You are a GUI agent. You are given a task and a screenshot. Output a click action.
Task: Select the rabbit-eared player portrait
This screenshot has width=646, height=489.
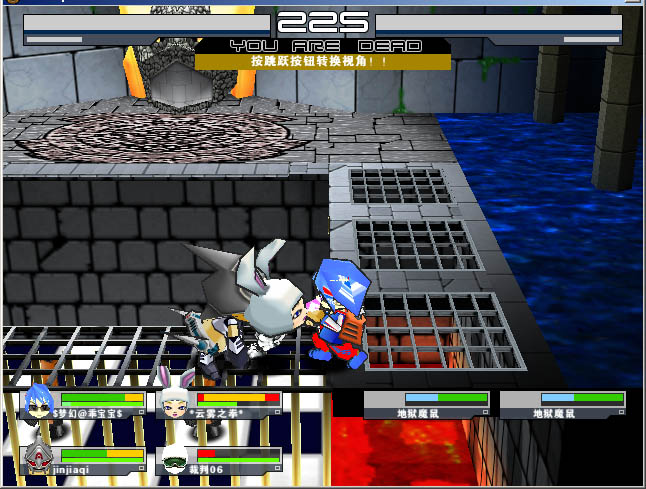175,402
